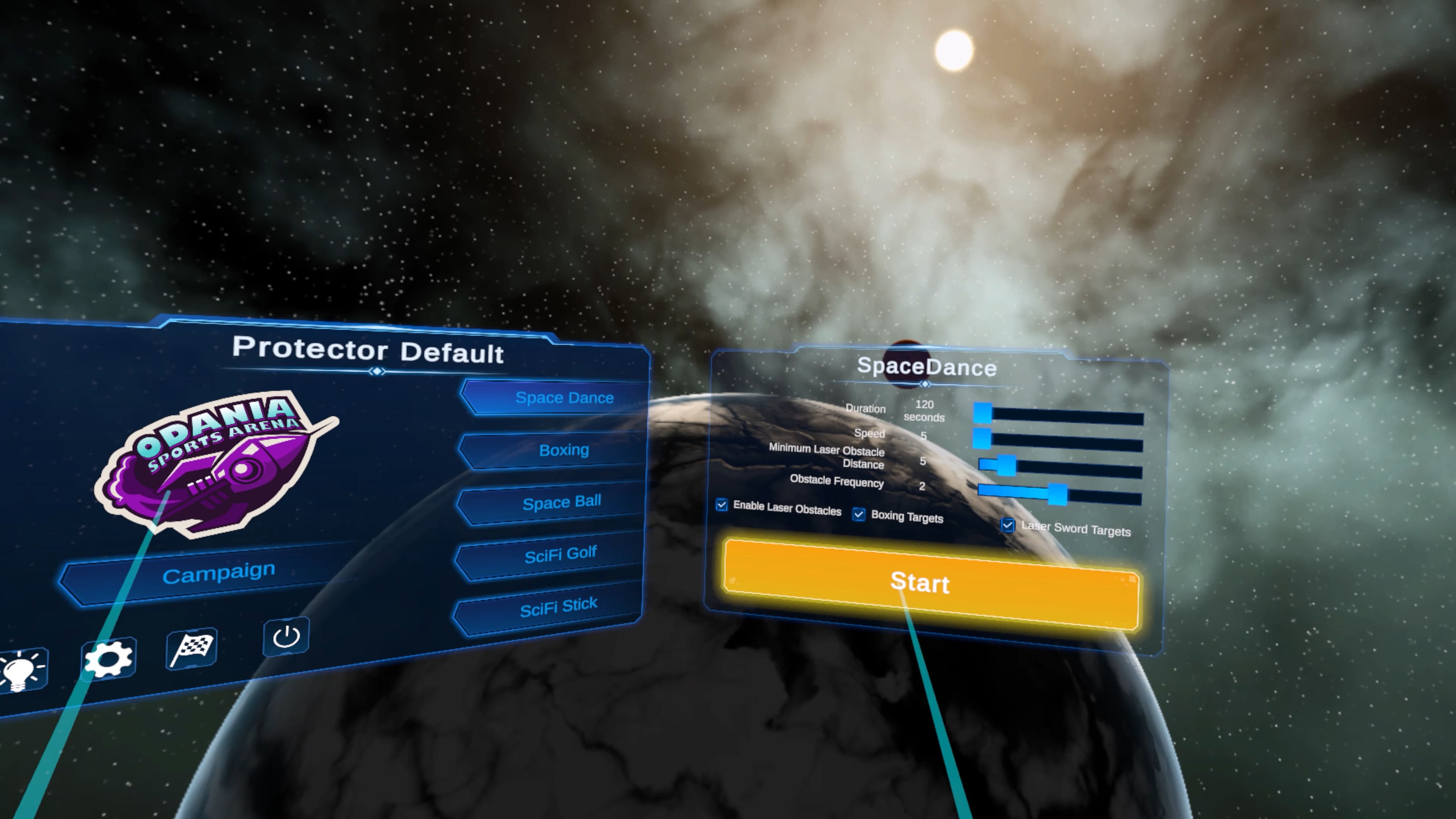Select the SciFi Stick mode
Screen dimensions: 1456x819
click(x=559, y=604)
